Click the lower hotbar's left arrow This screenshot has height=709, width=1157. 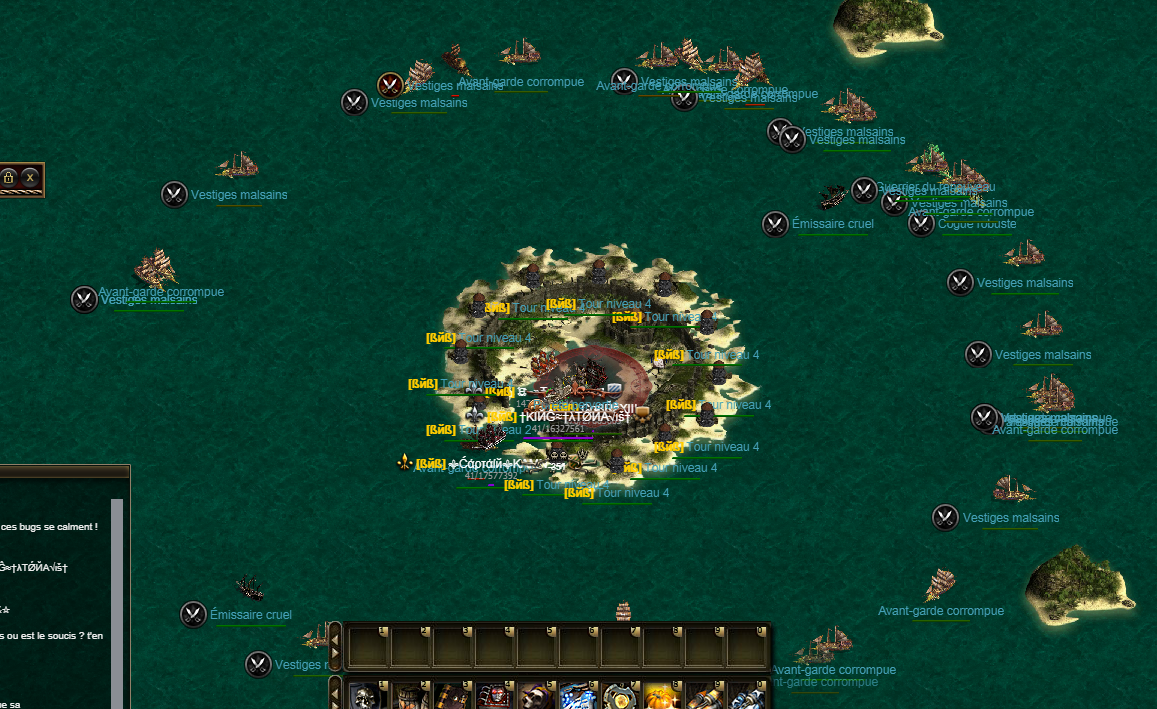tap(335, 695)
